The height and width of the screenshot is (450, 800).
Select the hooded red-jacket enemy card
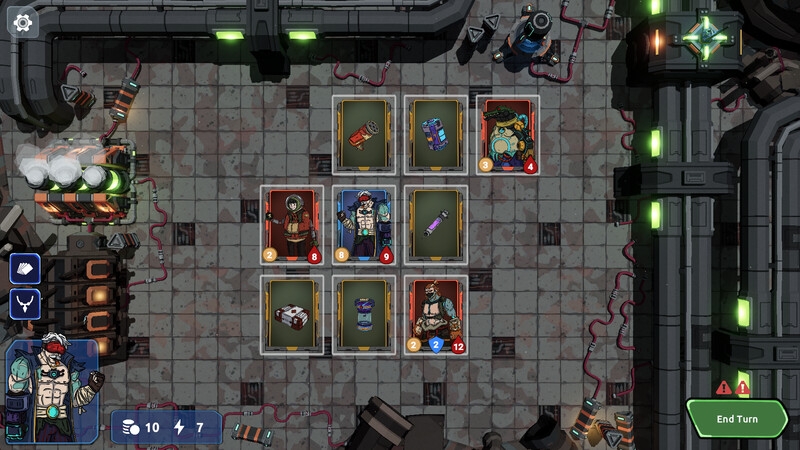pos(292,225)
